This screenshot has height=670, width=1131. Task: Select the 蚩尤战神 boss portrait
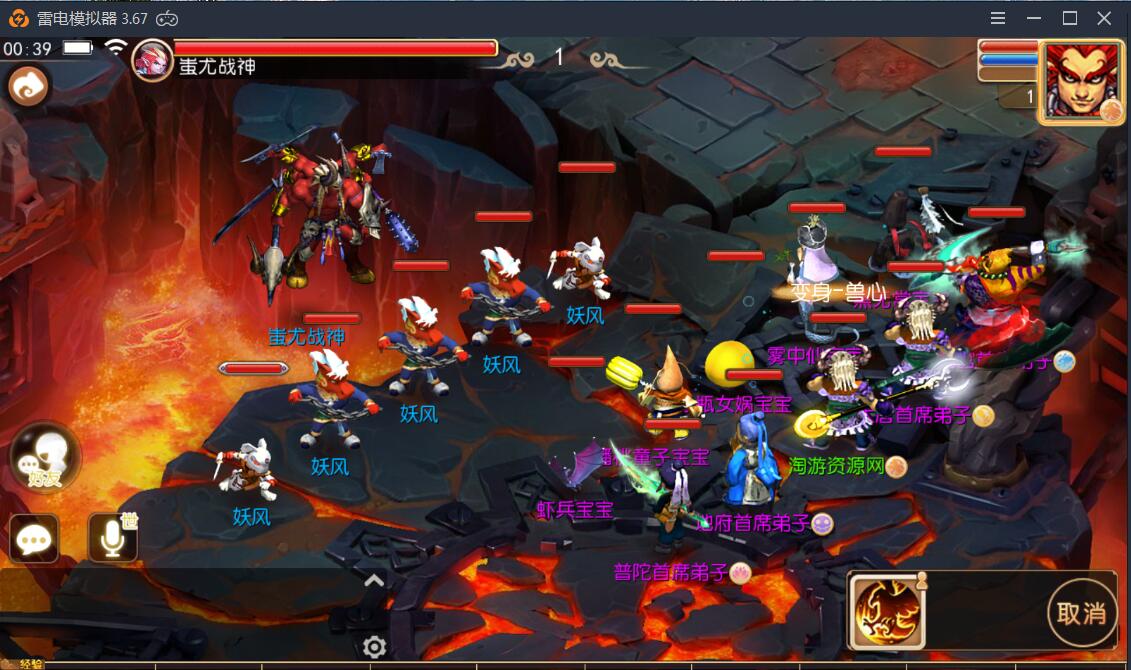click(153, 59)
